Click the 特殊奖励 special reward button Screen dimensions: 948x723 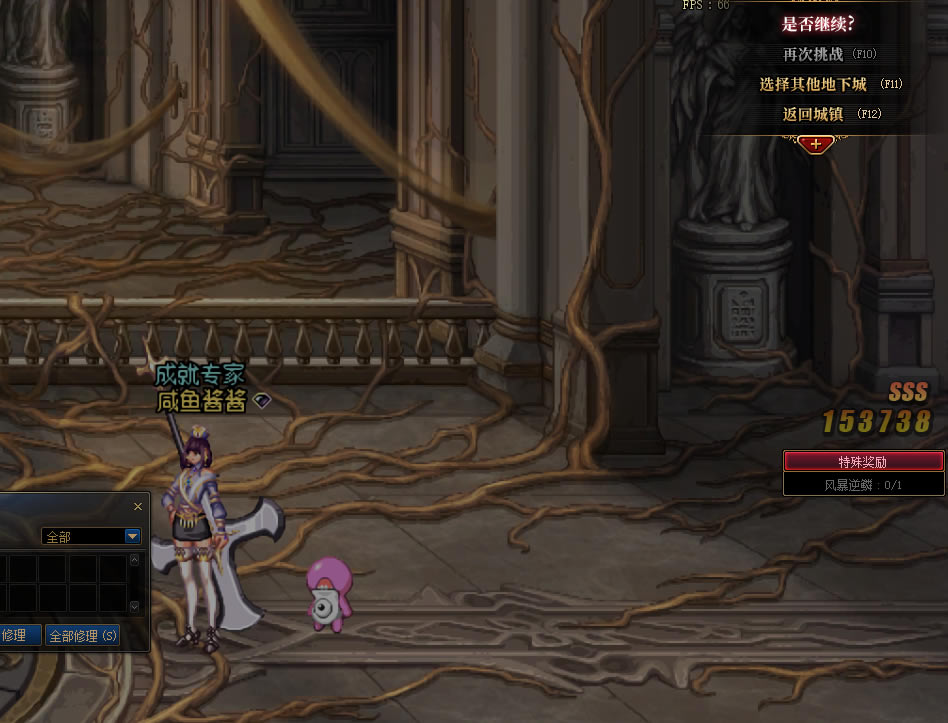[x=863, y=461]
